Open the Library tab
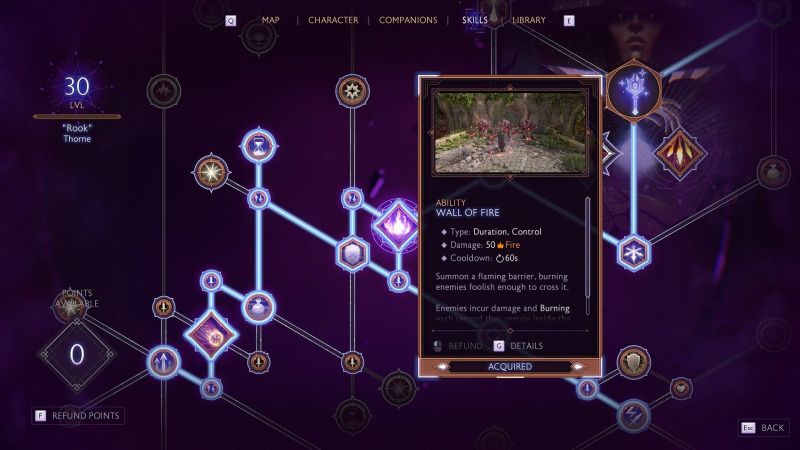This screenshot has width=800, height=450. point(529,20)
